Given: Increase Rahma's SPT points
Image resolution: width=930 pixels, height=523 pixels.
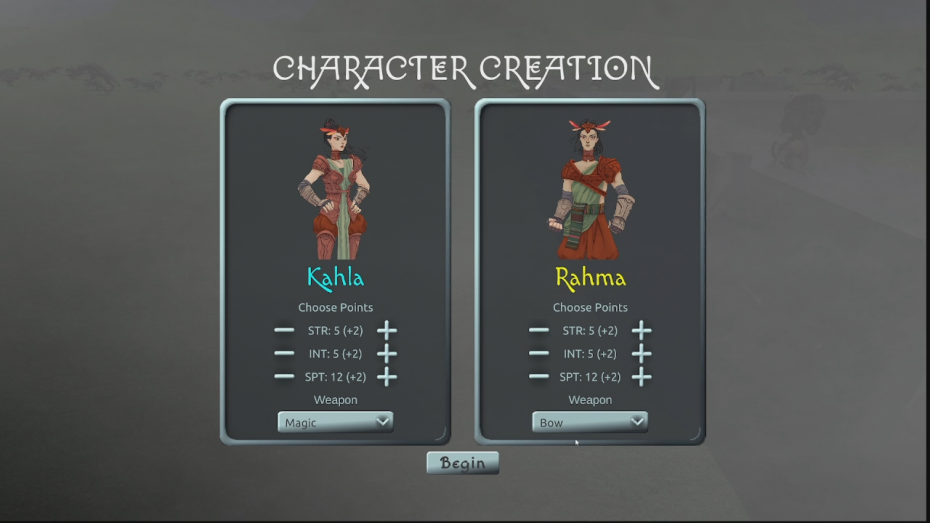Looking at the screenshot, I should pyautogui.click(x=641, y=377).
